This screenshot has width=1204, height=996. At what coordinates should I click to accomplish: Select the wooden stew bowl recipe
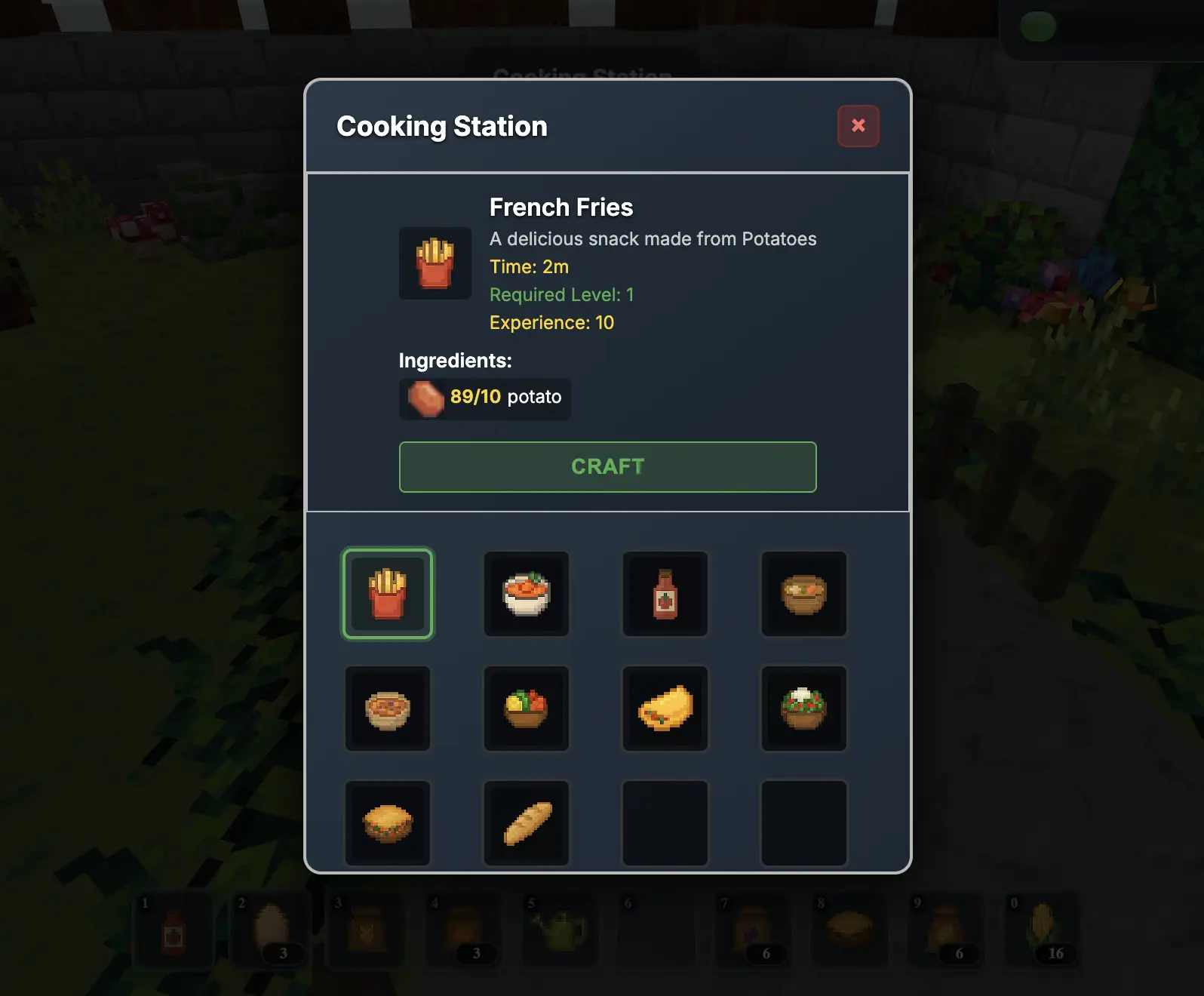[x=803, y=594]
